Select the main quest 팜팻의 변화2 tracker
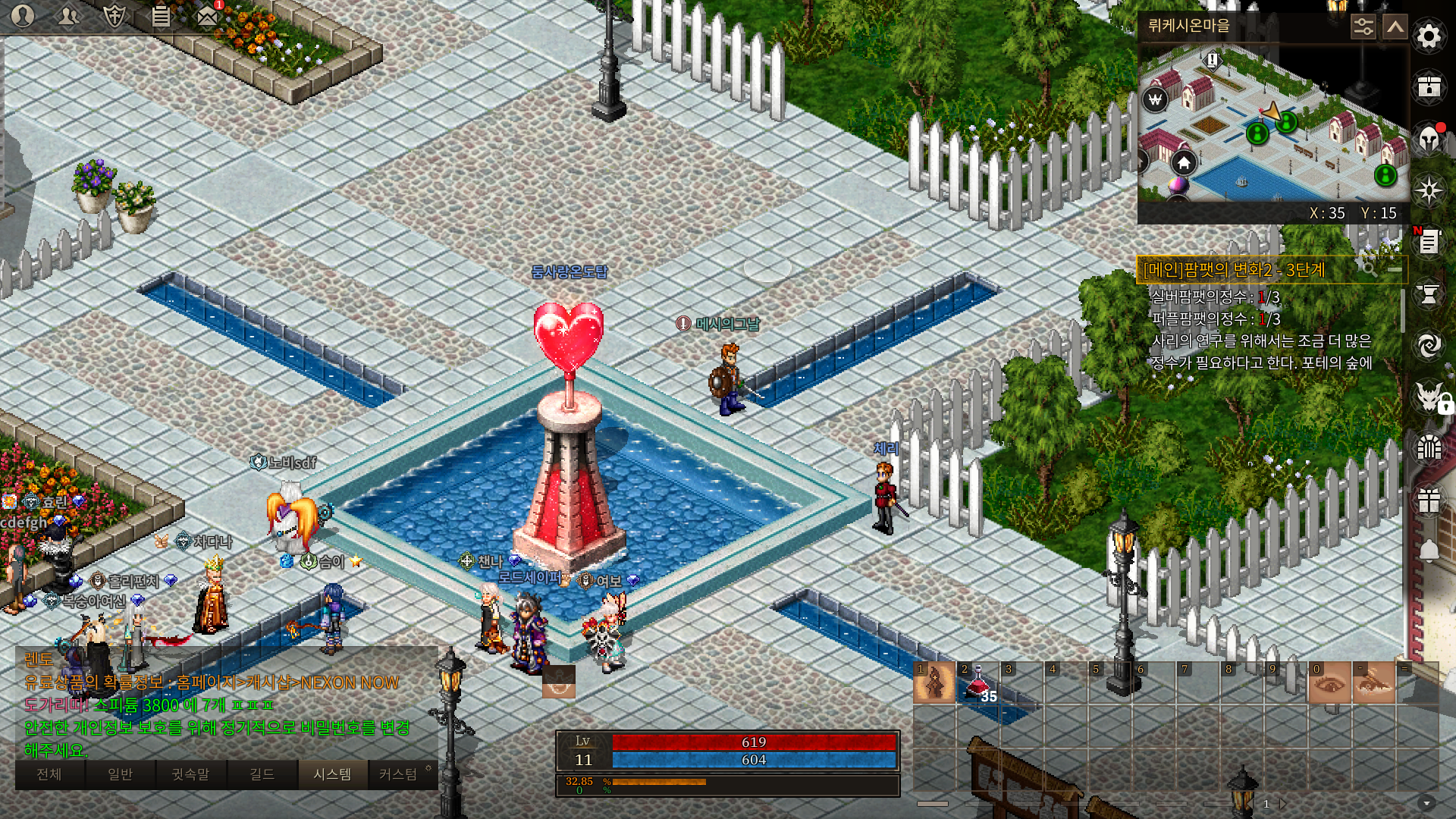 pyautogui.click(x=1234, y=270)
